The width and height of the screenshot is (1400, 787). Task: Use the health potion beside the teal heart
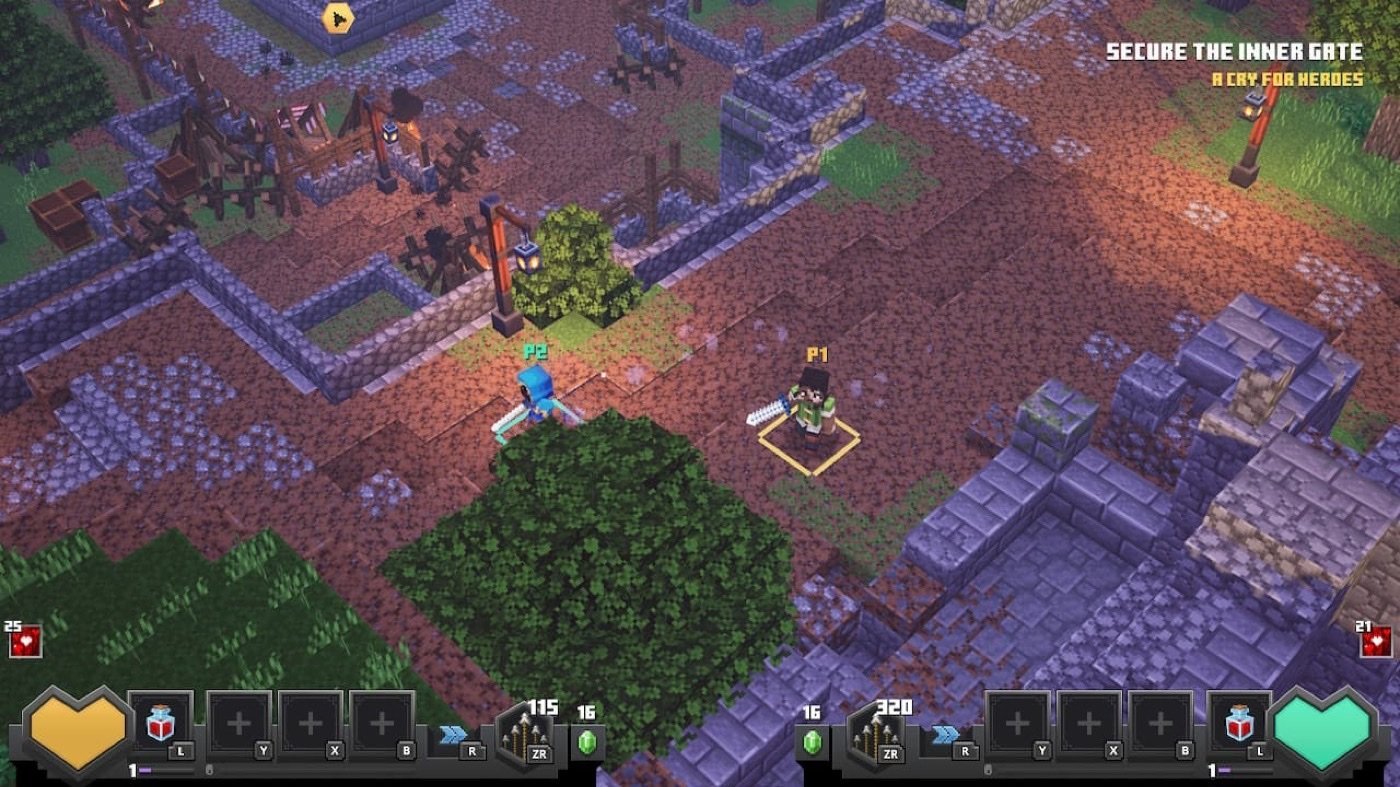(1239, 722)
